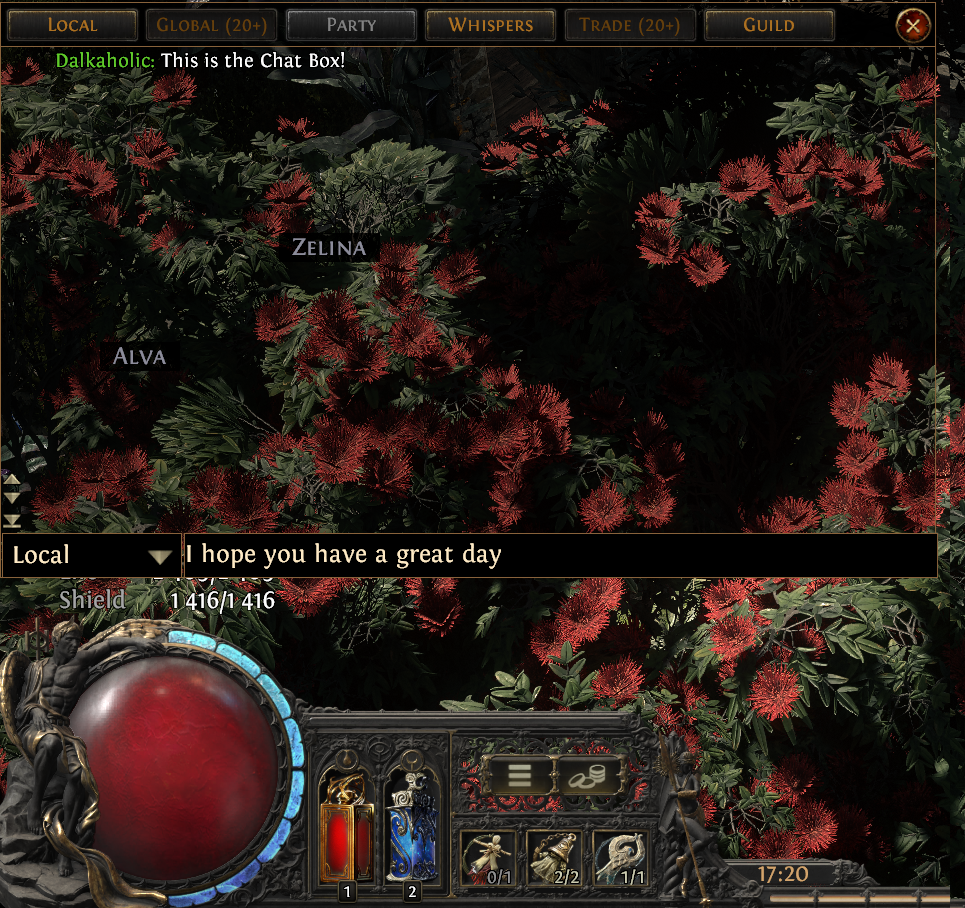The image size is (965, 908).
Task: Select the curved blade weapon skill icon
Action: [x=620, y=858]
